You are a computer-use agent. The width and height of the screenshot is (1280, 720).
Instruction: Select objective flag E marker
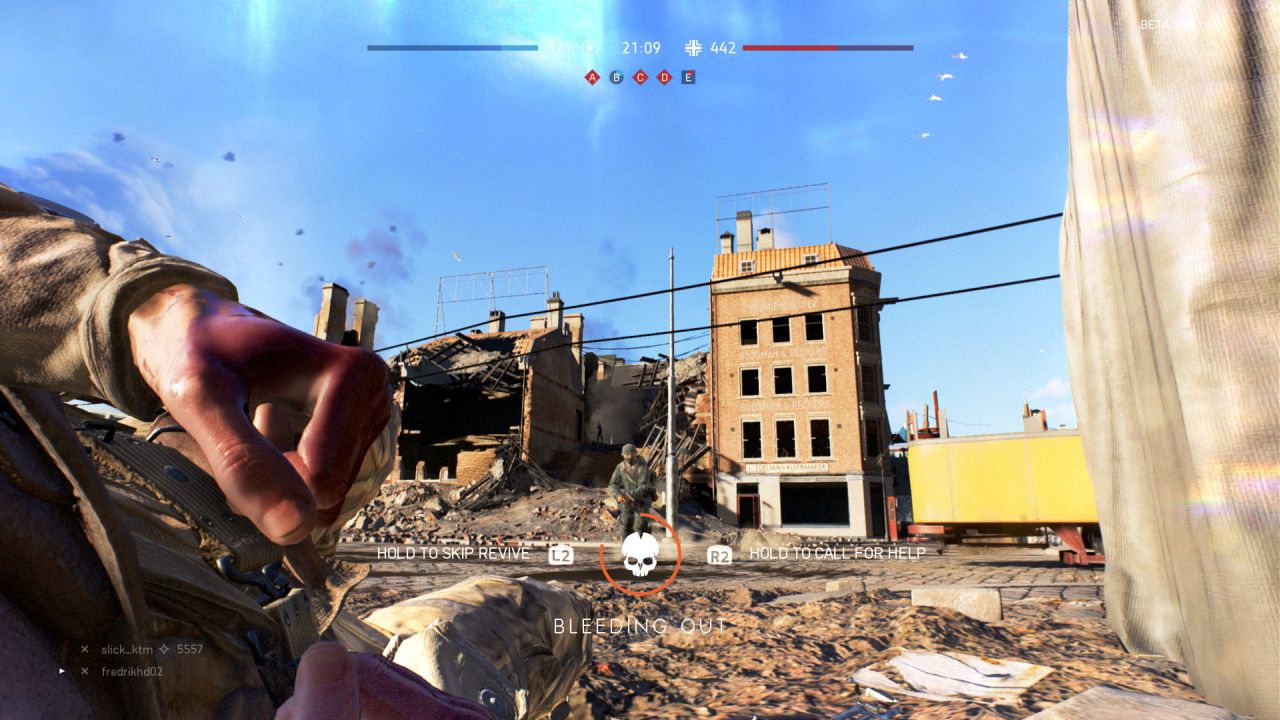click(x=688, y=77)
